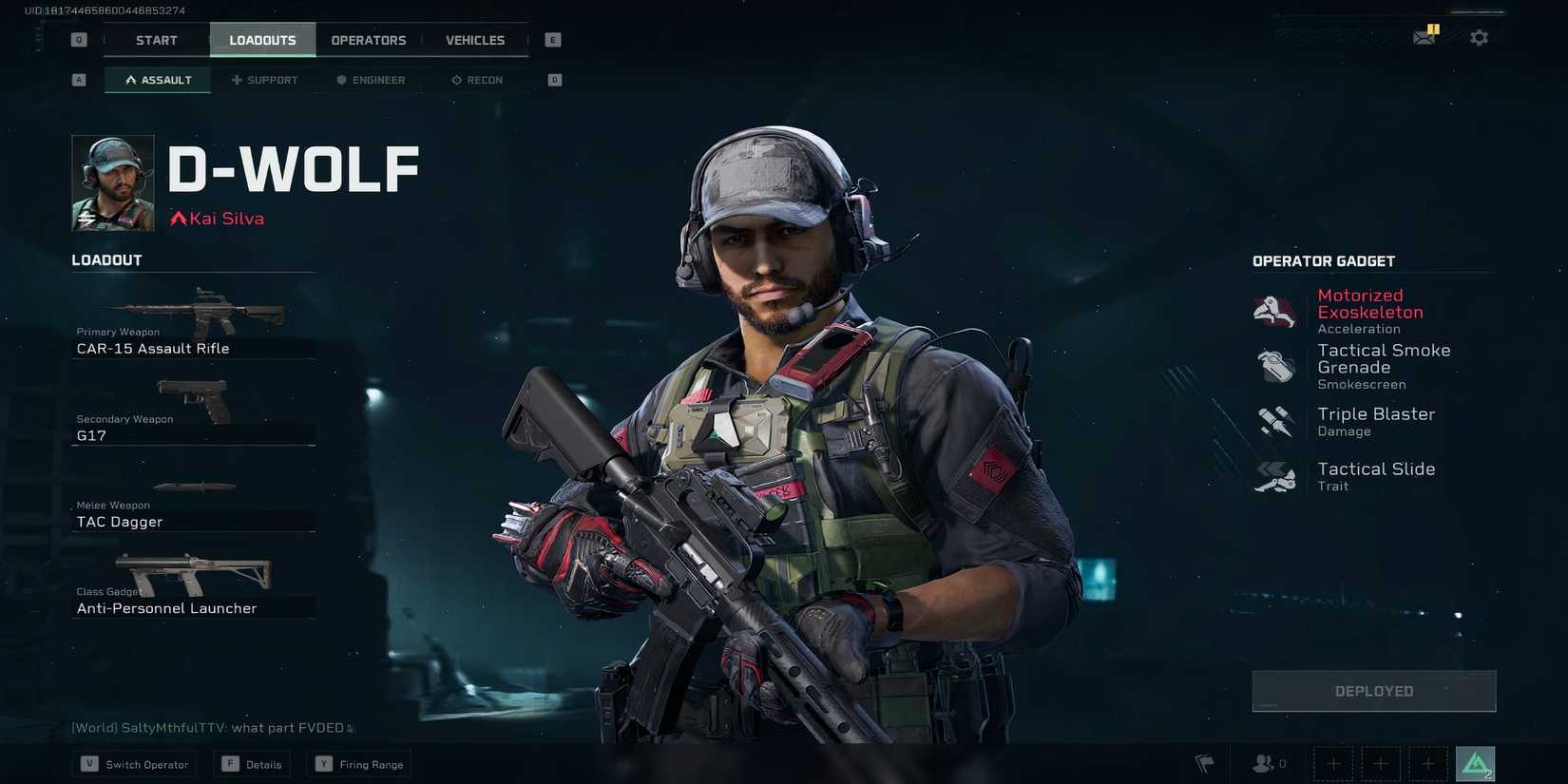
Task: Open the mailbox with pending rewards
Action: coord(1425,36)
